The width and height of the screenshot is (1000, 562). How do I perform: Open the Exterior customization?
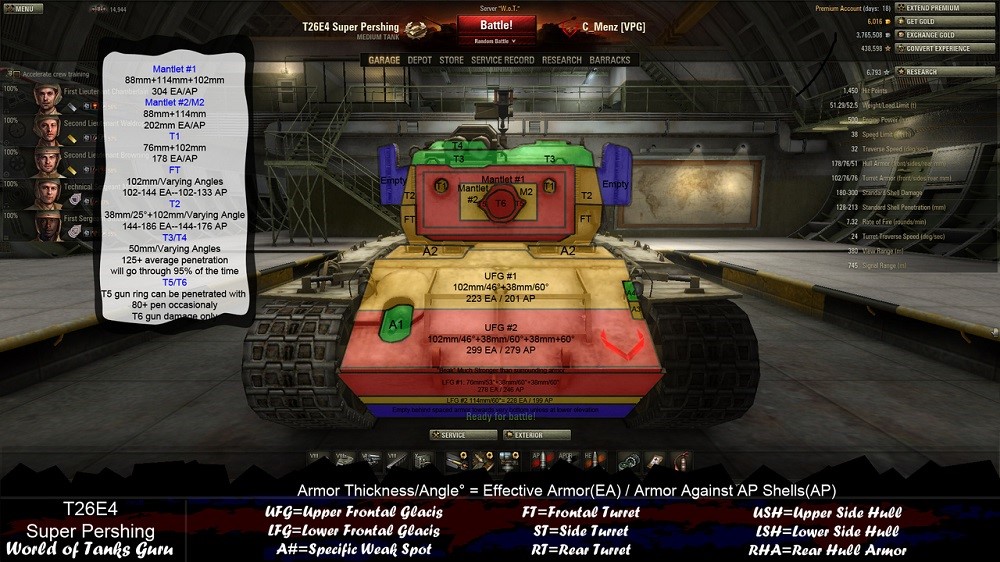click(537, 435)
